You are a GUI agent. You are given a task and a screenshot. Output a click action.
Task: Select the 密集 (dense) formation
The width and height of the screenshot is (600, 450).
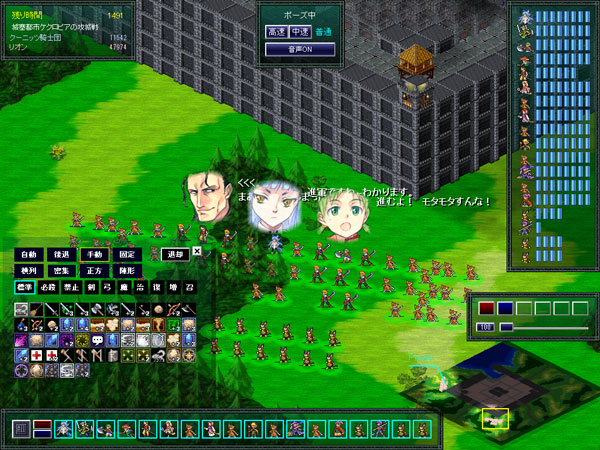pyautogui.click(x=64, y=270)
